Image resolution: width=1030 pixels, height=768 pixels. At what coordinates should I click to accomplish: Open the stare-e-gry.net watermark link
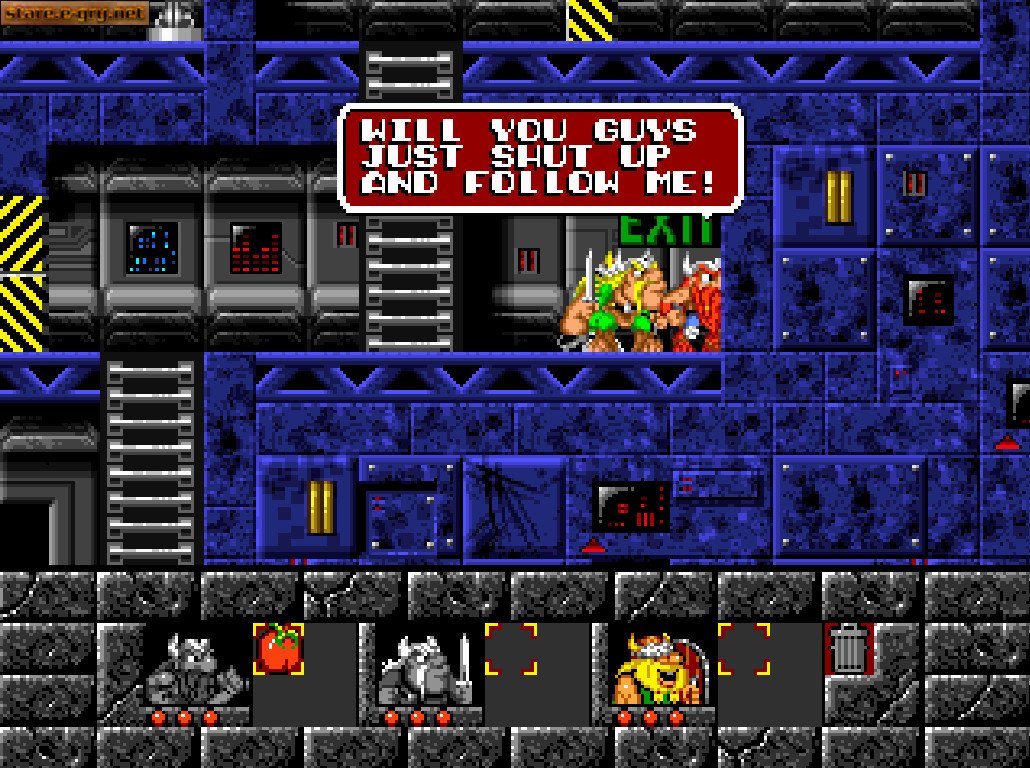75,13
